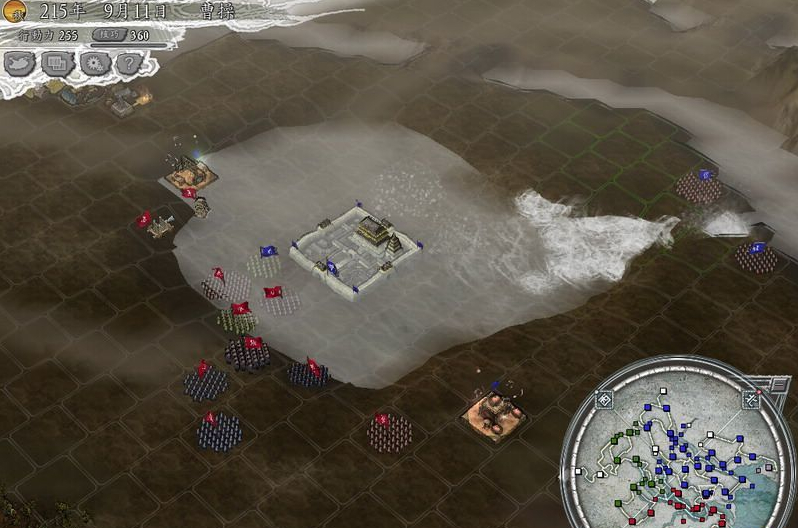Click the overlapping windows icon button
798x528 pixels.
(57, 63)
